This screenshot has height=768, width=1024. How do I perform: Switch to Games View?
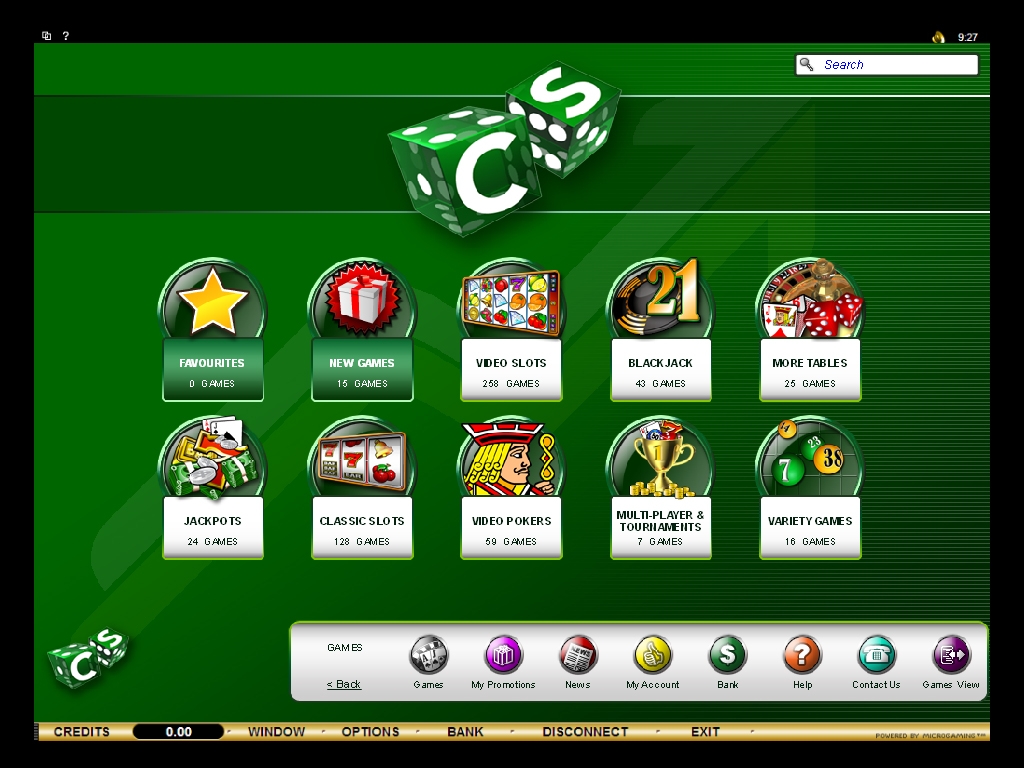(951, 656)
